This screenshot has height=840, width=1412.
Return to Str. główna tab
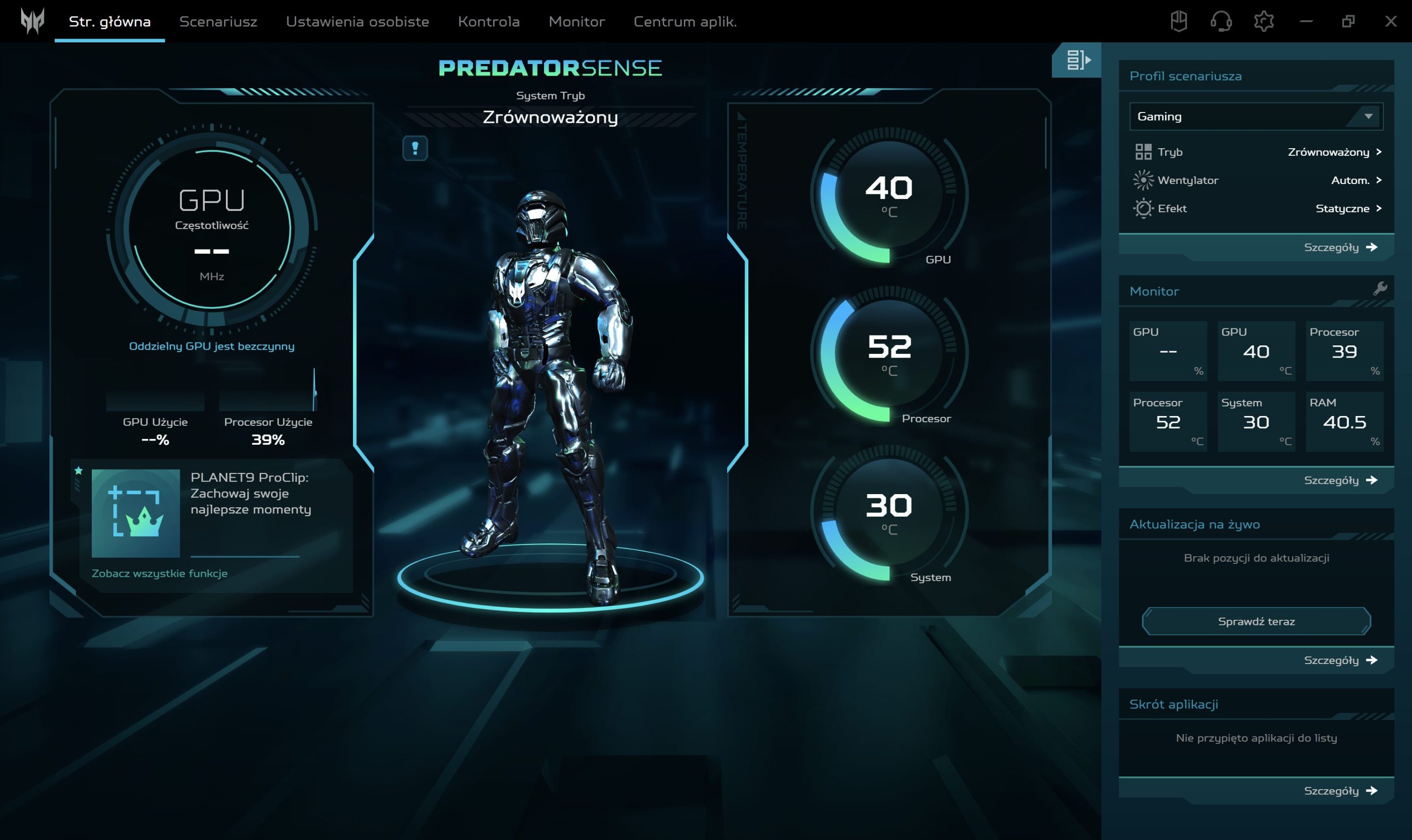pos(109,22)
